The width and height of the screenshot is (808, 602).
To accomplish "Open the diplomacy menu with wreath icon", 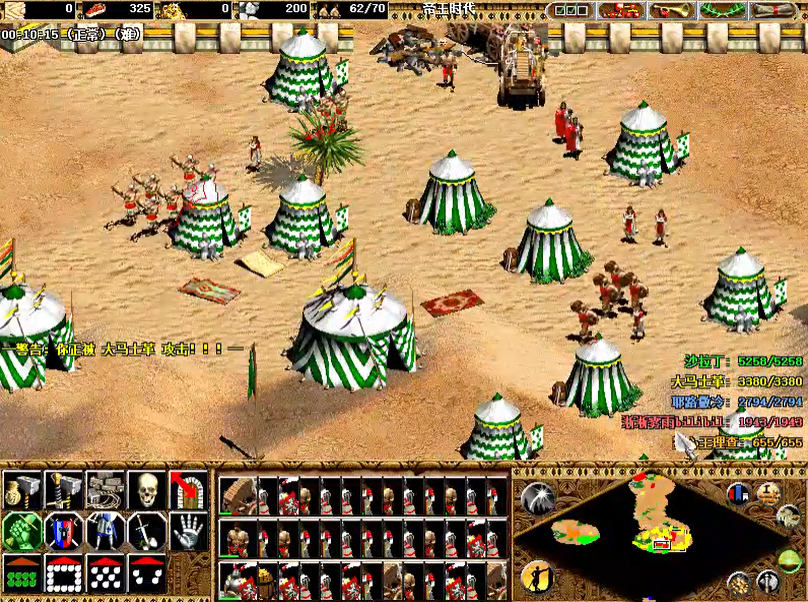I will click(721, 10).
